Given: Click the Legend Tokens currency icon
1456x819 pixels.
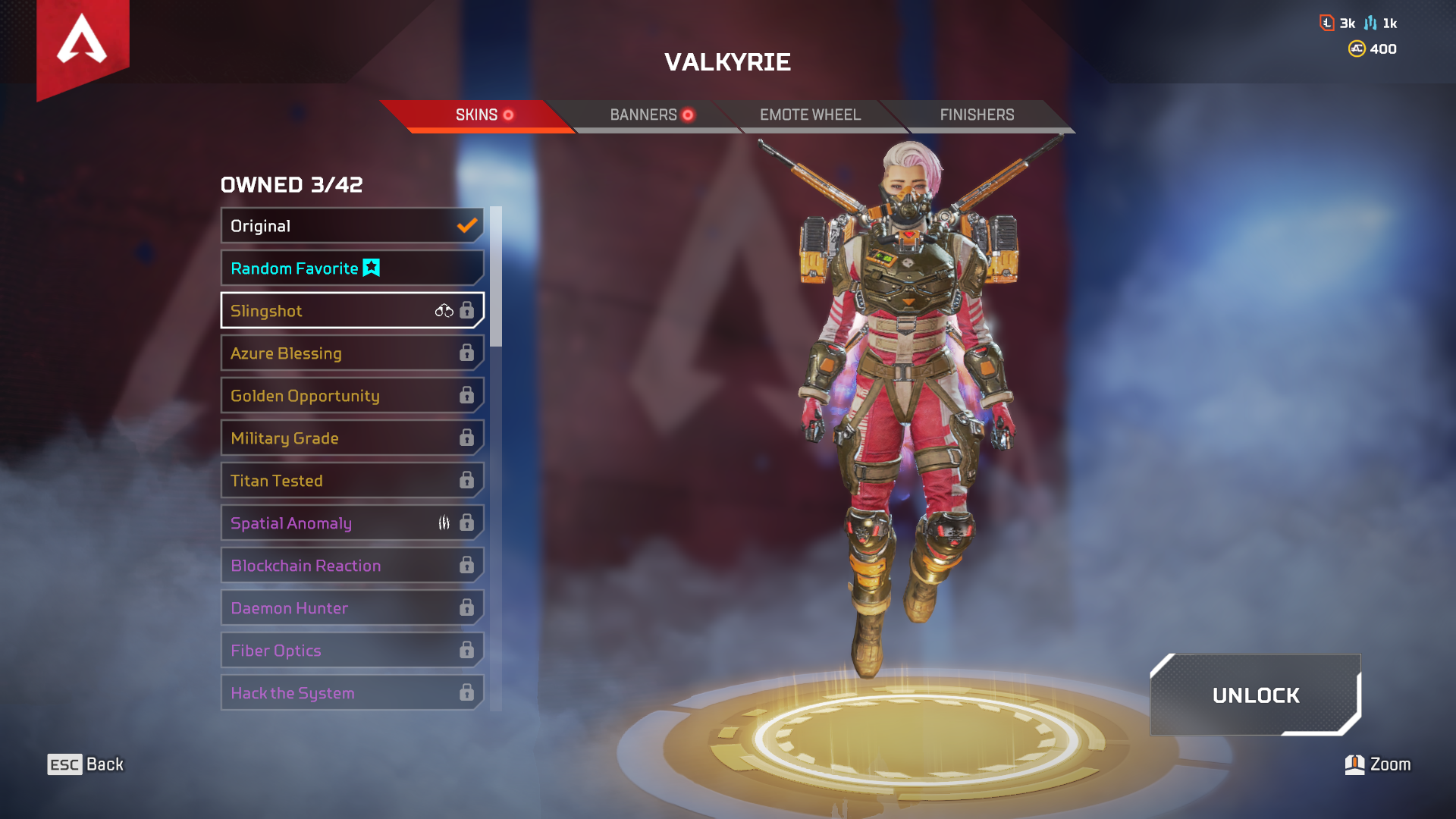Looking at the screenshot, I should pos(1327,23).
